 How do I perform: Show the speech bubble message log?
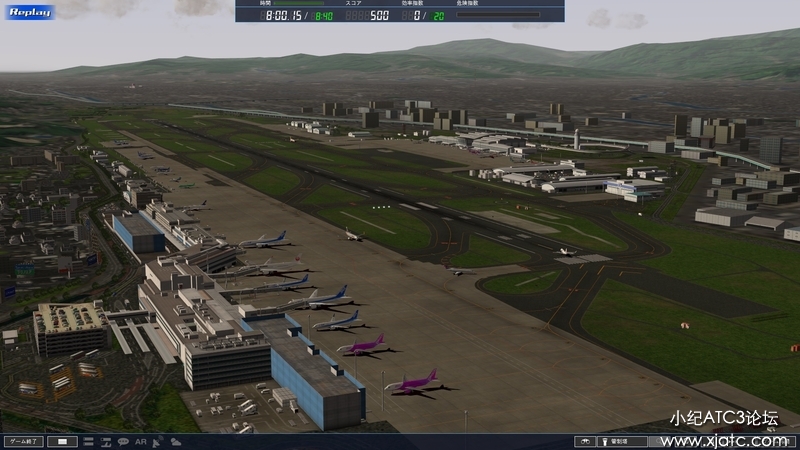click(x=123, y=441)
